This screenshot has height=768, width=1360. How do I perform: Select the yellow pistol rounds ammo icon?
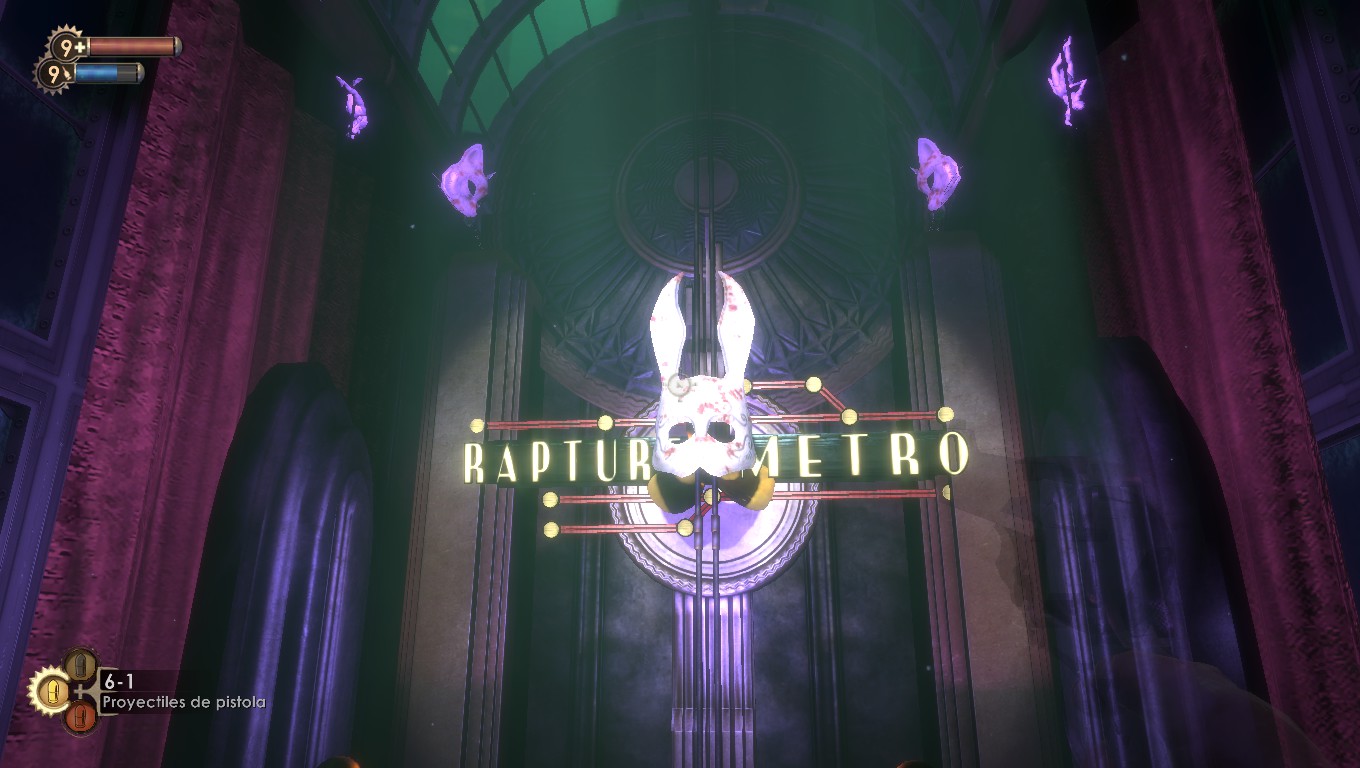[53, 692]
